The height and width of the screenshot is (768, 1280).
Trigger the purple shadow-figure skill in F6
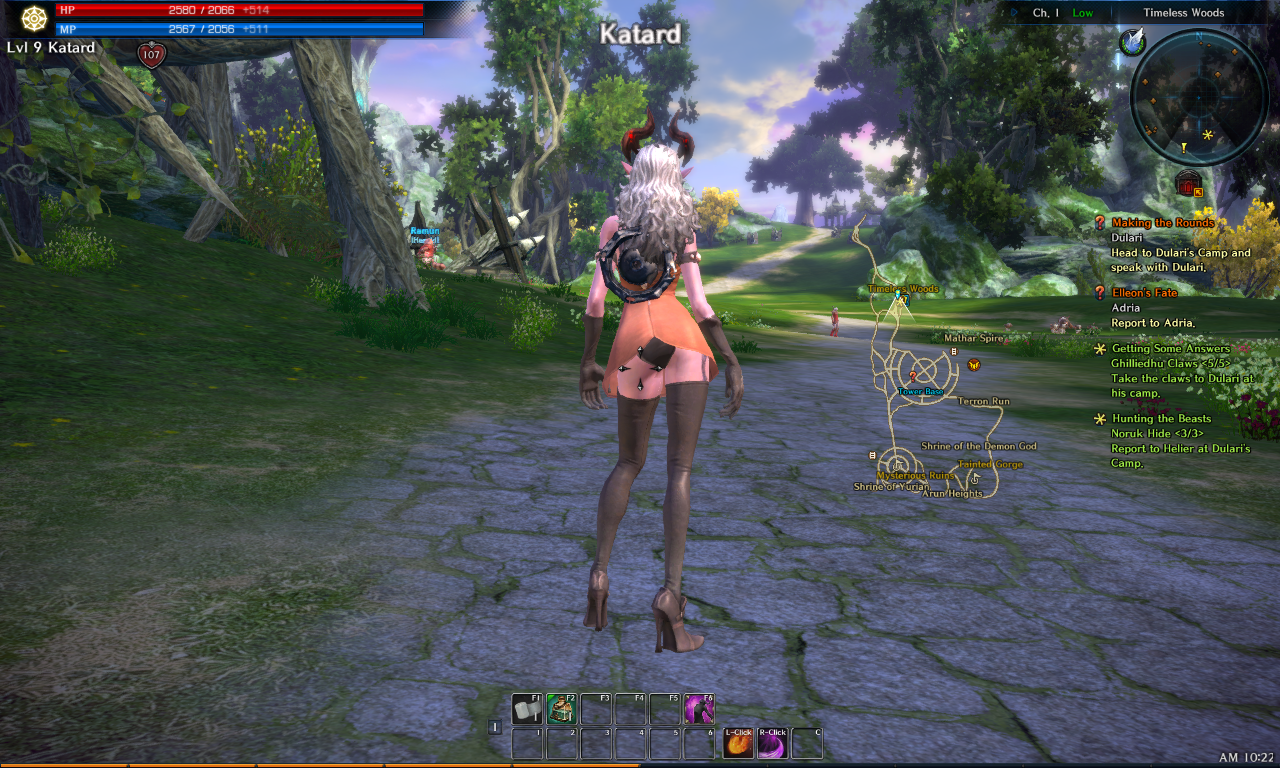click(x=698, y=709)
